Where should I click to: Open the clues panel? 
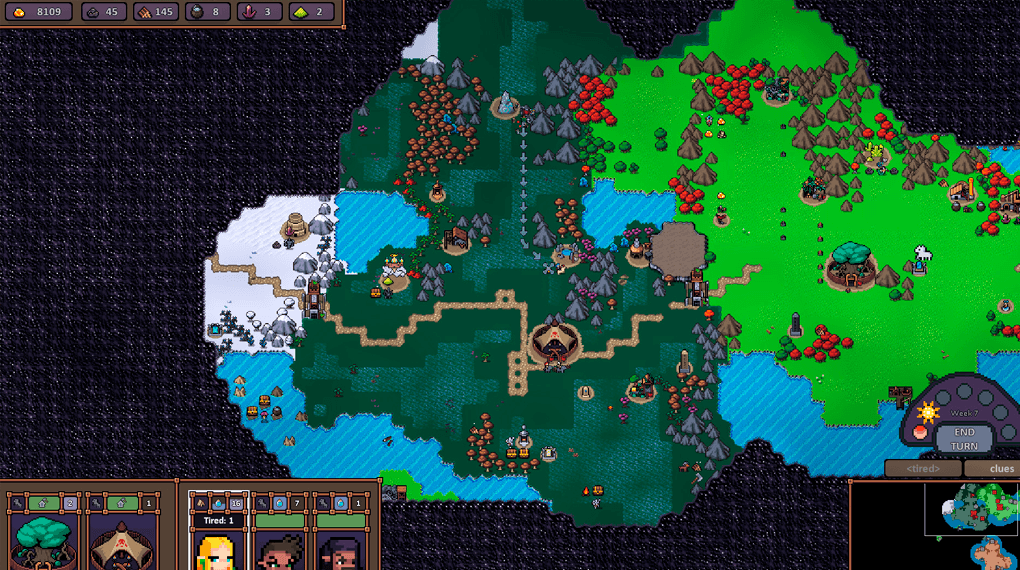[1000, 468]
